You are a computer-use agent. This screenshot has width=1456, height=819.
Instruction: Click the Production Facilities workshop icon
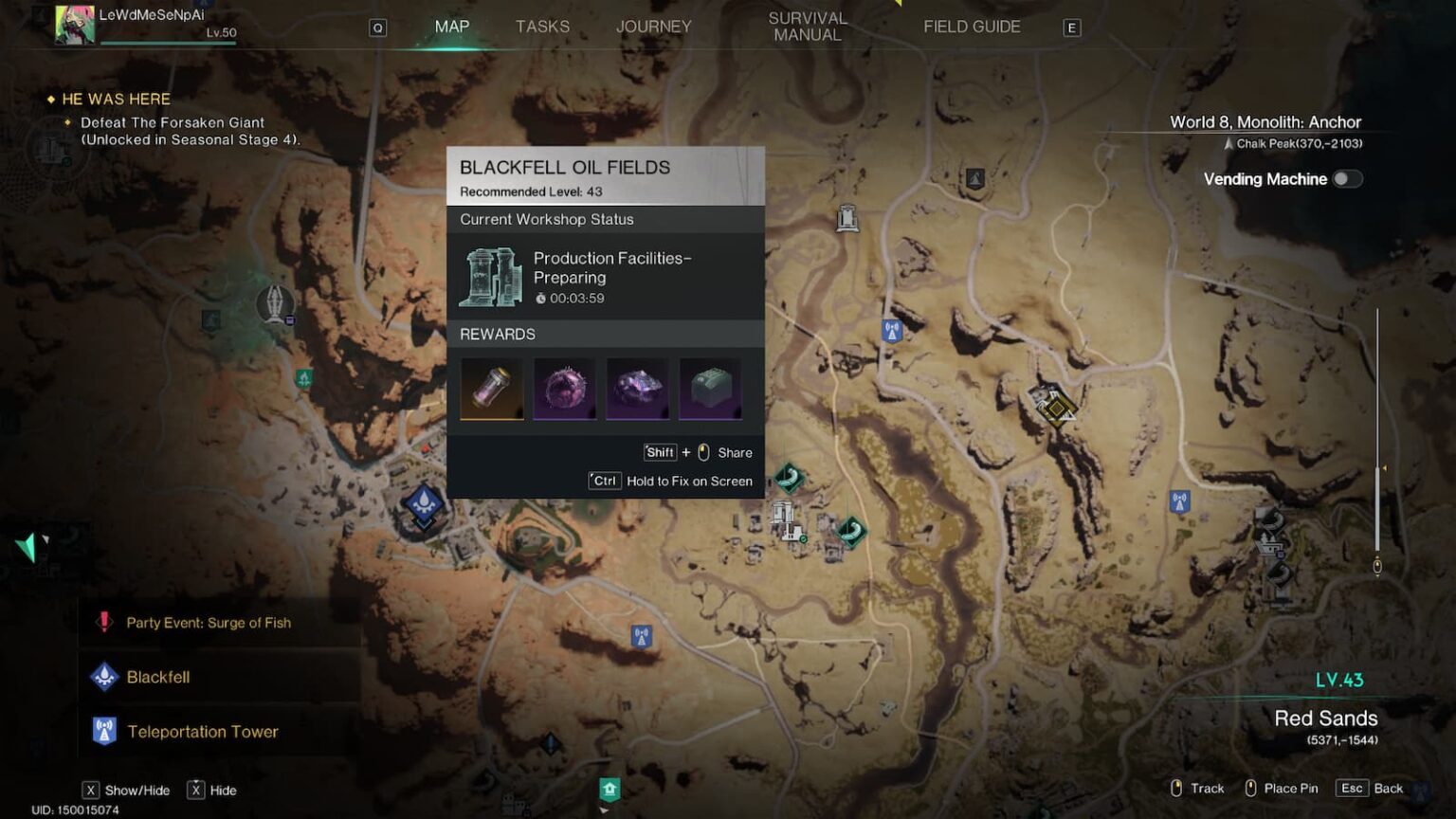(490, 277)
